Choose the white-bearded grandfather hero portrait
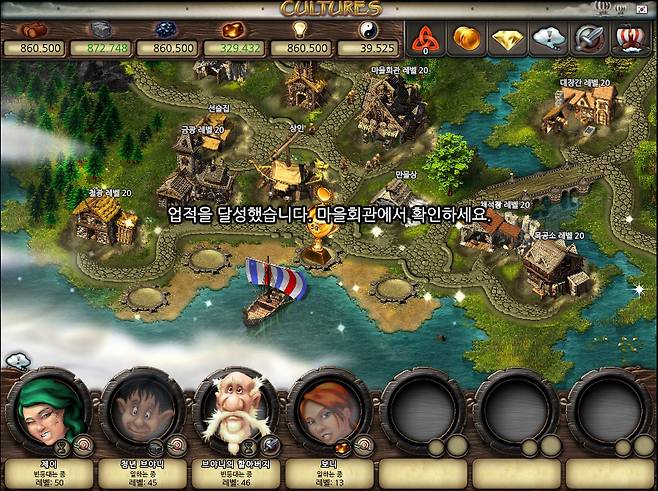658x491 pixels. pos(232,408)
